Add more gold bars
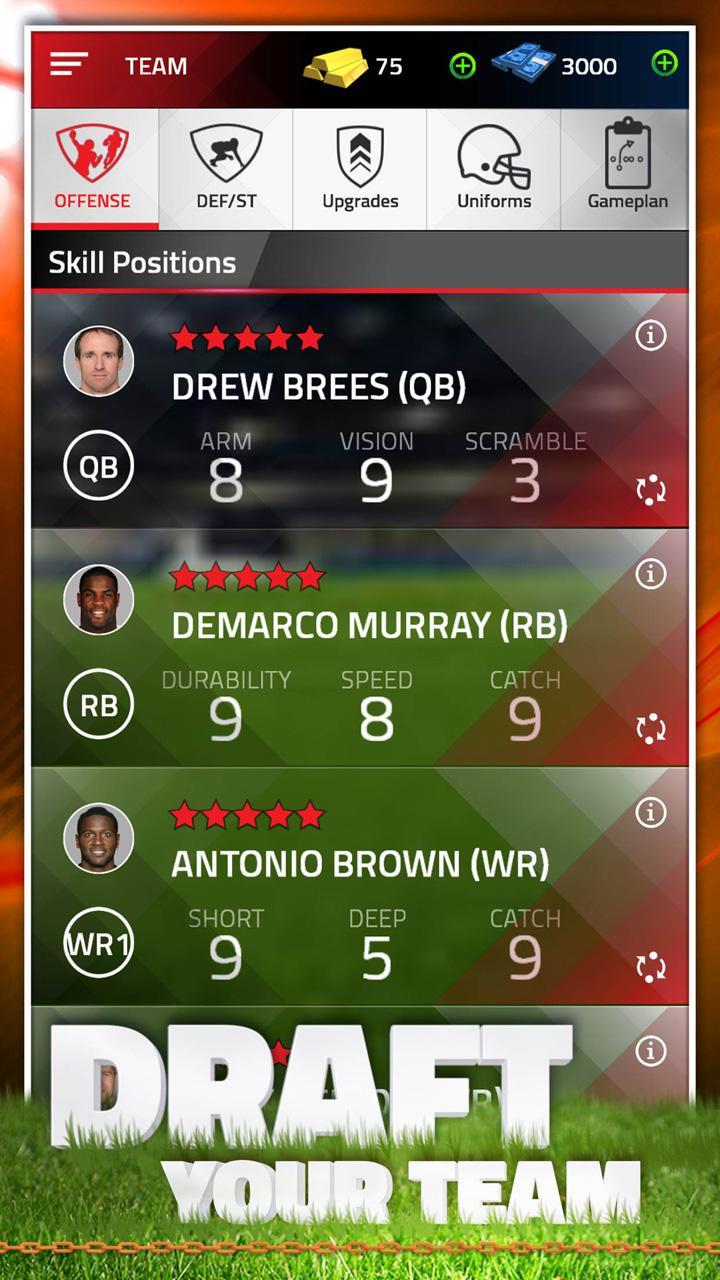Viewport: 720px width, 1280px height. (462, 66)
